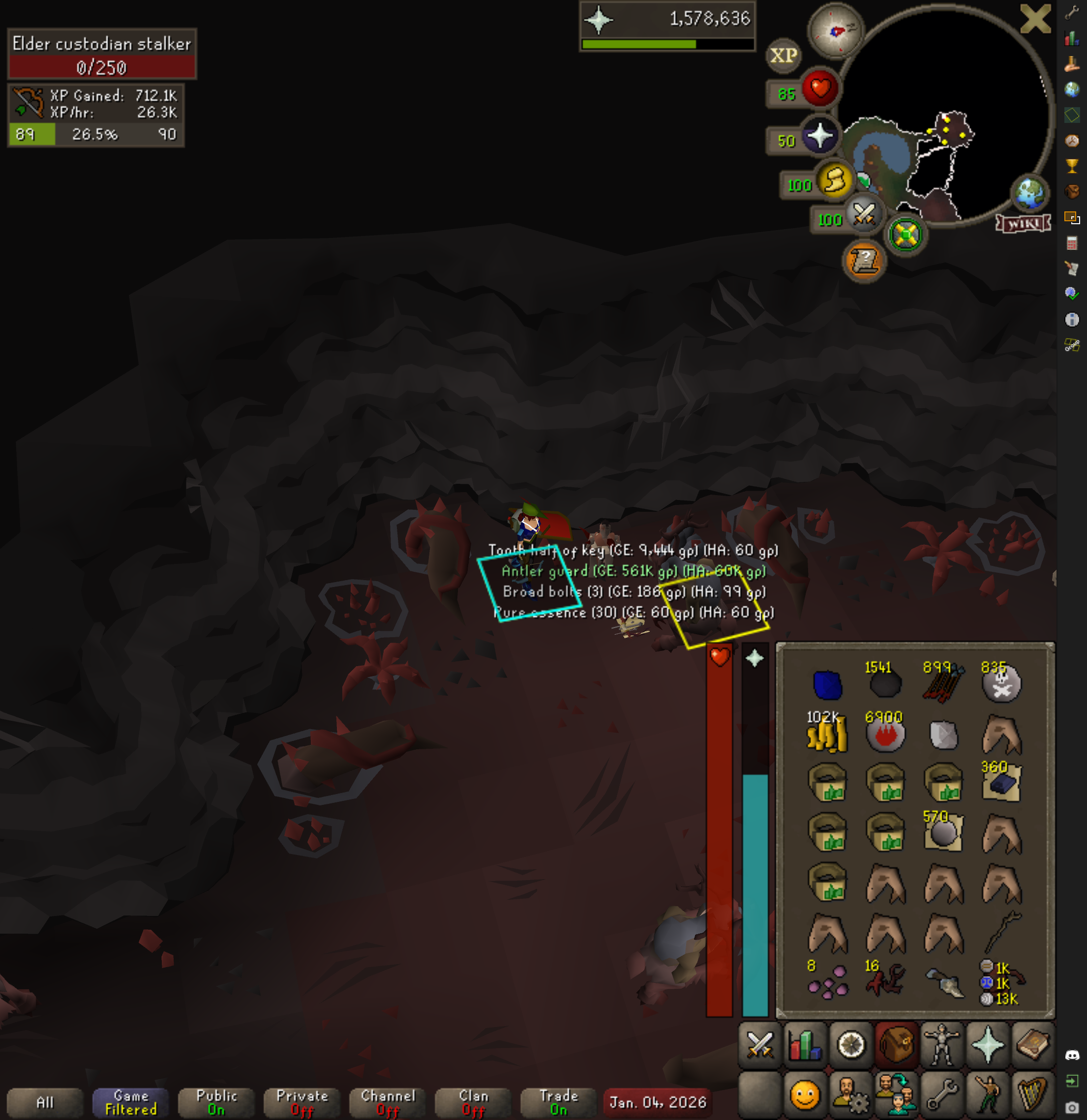Click the compass to face north
Image resolution: width=1087 pixels, height=1120 pixels.
coord(835,31)
